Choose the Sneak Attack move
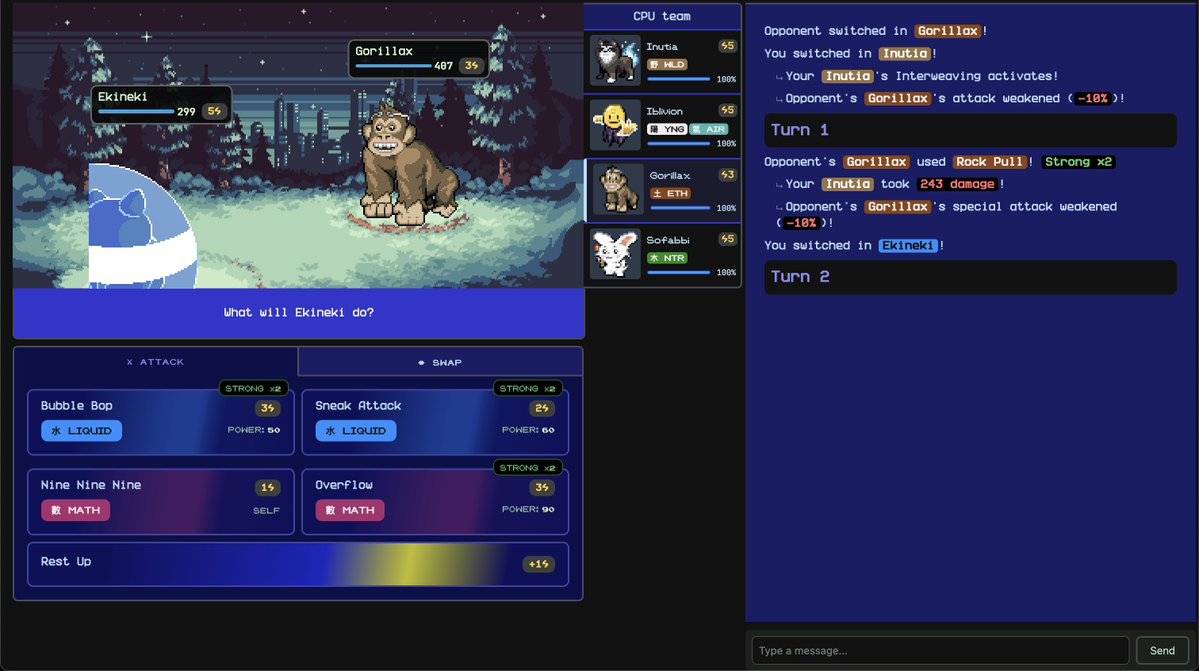 [x=434, y=422]
